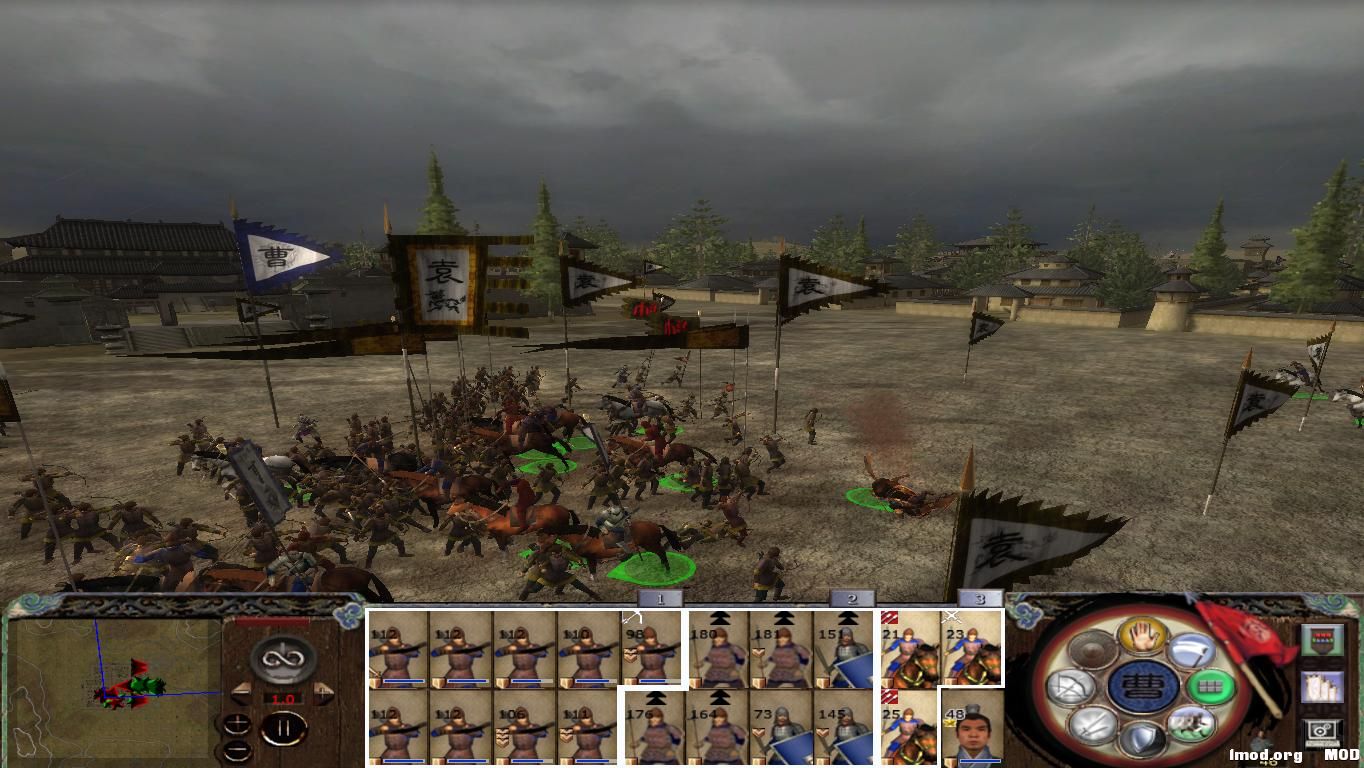Click the camera screenshot icon
This screenshot has height=768, width=1364.
click(x=1323, y=729)
